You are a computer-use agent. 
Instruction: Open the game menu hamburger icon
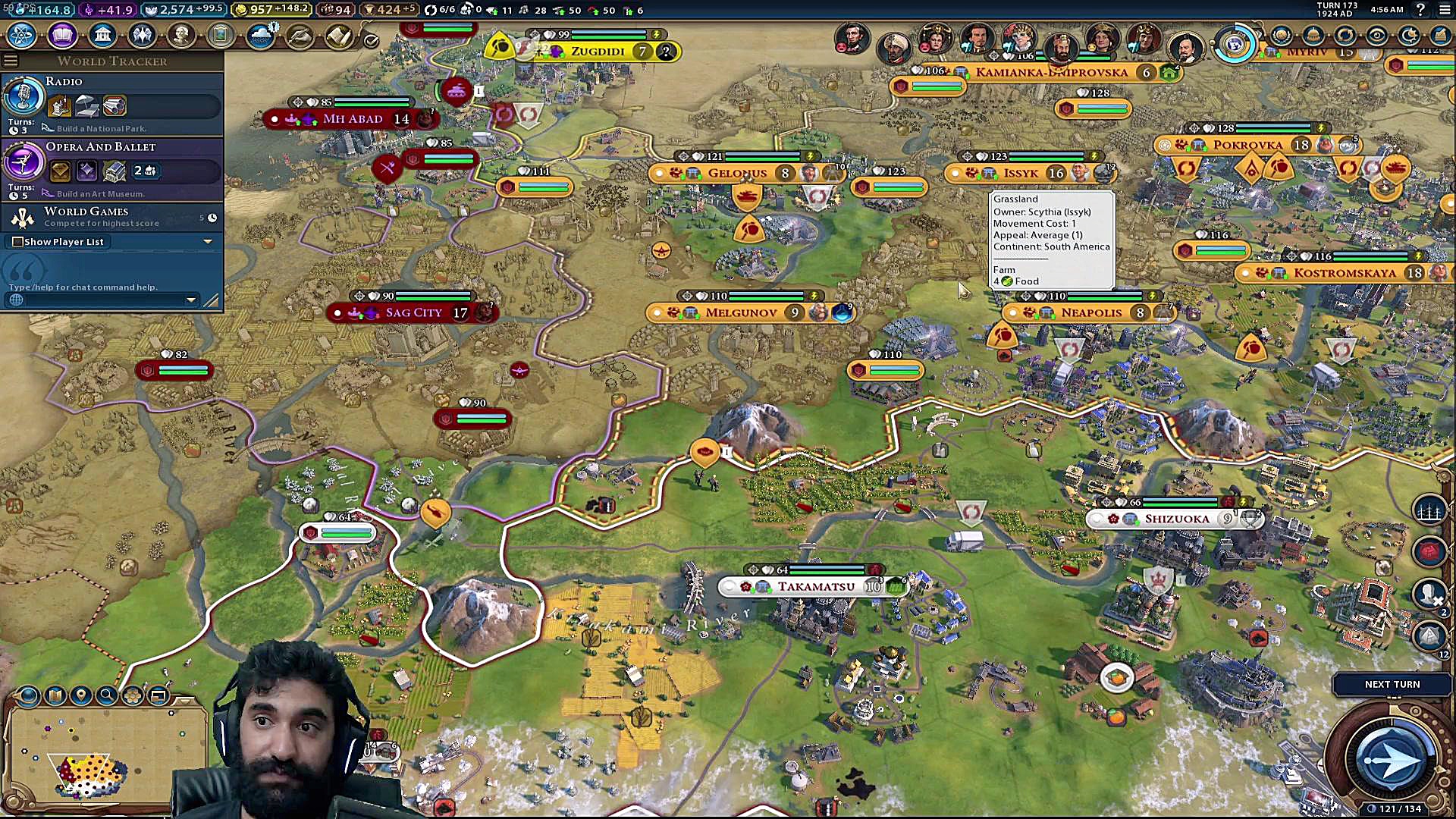click(x=1444, y=10)
